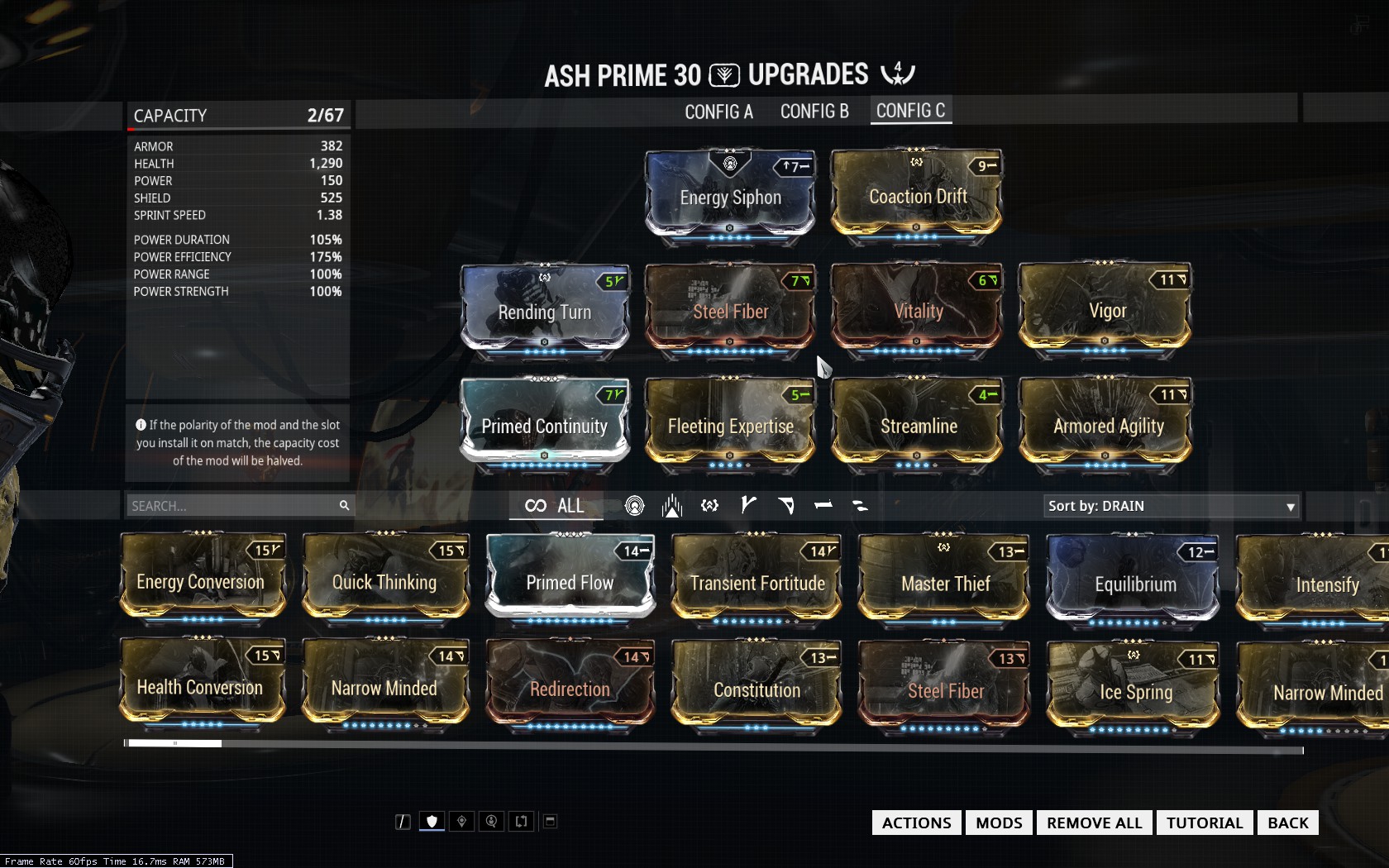Open the Sort by Drain dropdown
The image size is (1389, 868).
pos(1171,506)
